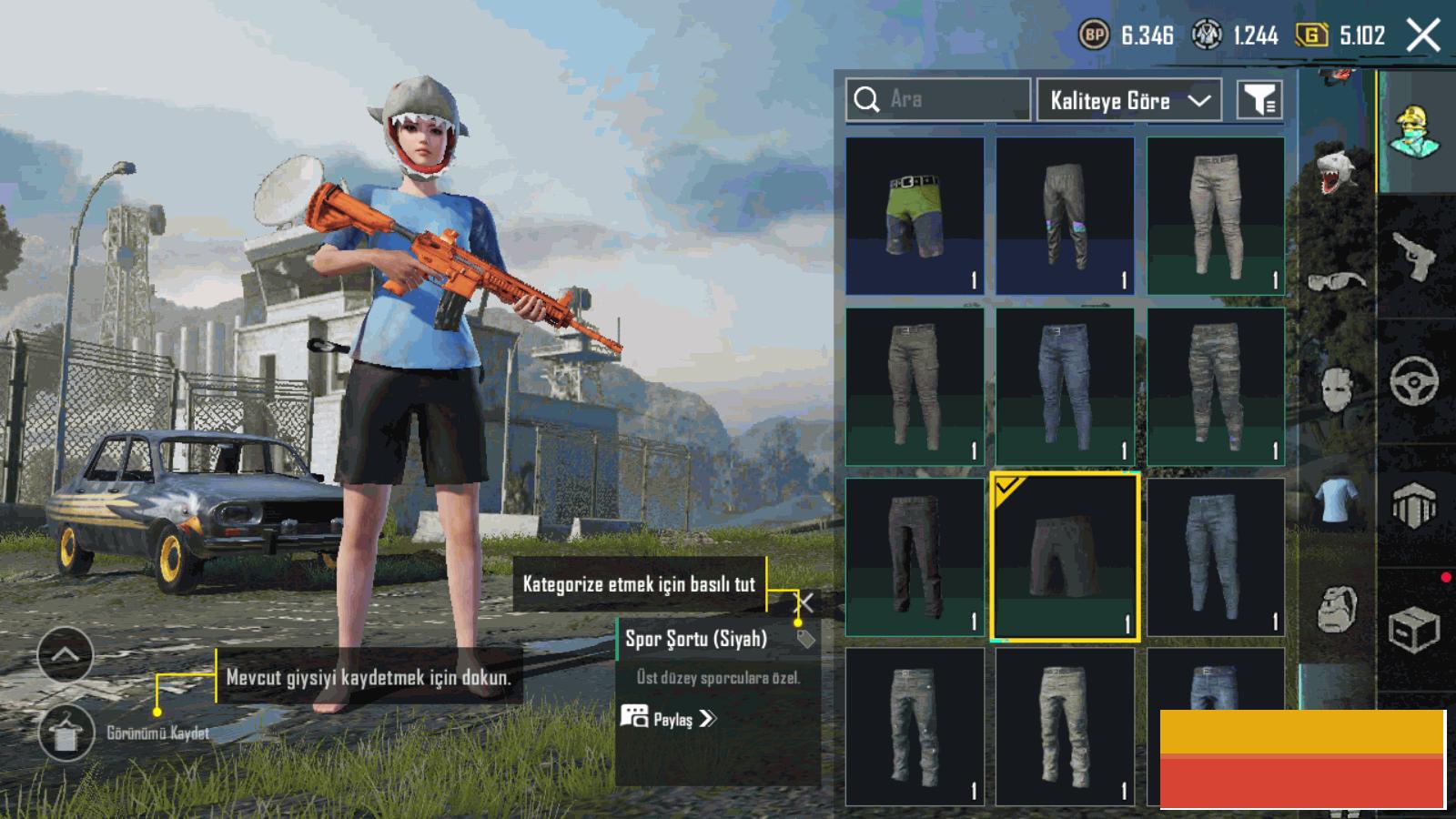Switch to the shark headwear category
1456x819 pixels.
pos(1337,171)
